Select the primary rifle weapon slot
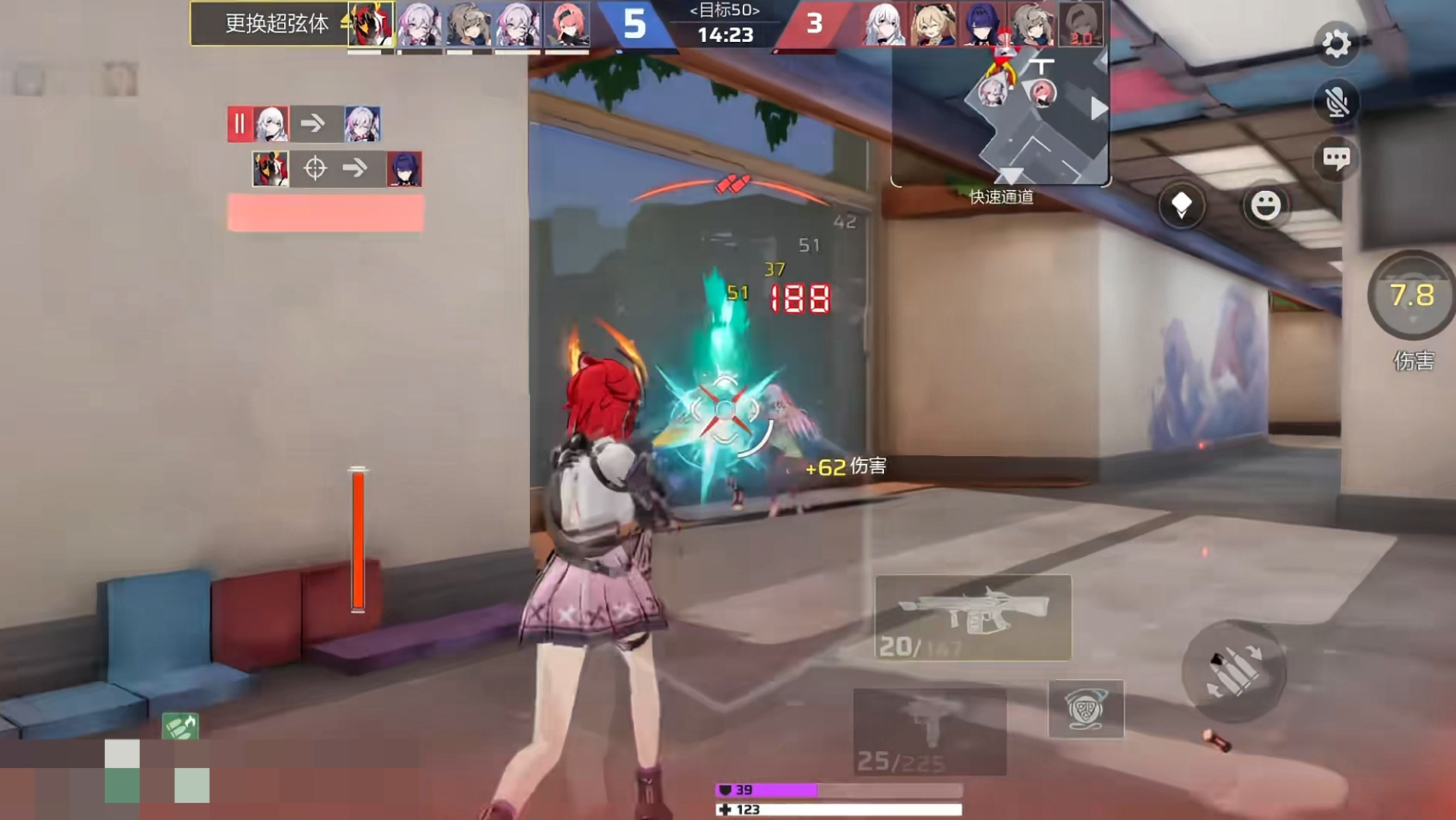The image size is (1456, 820). (972, 618)
